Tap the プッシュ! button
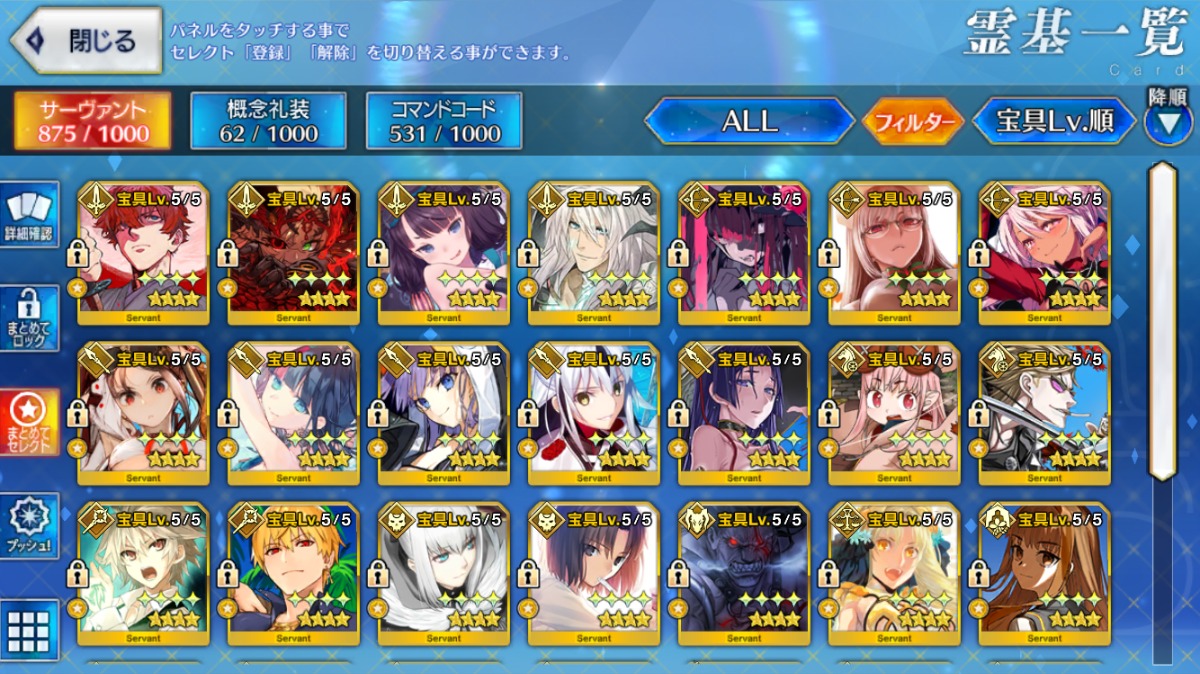This screenshot has height=674, width=1200. tap(29, 525)
